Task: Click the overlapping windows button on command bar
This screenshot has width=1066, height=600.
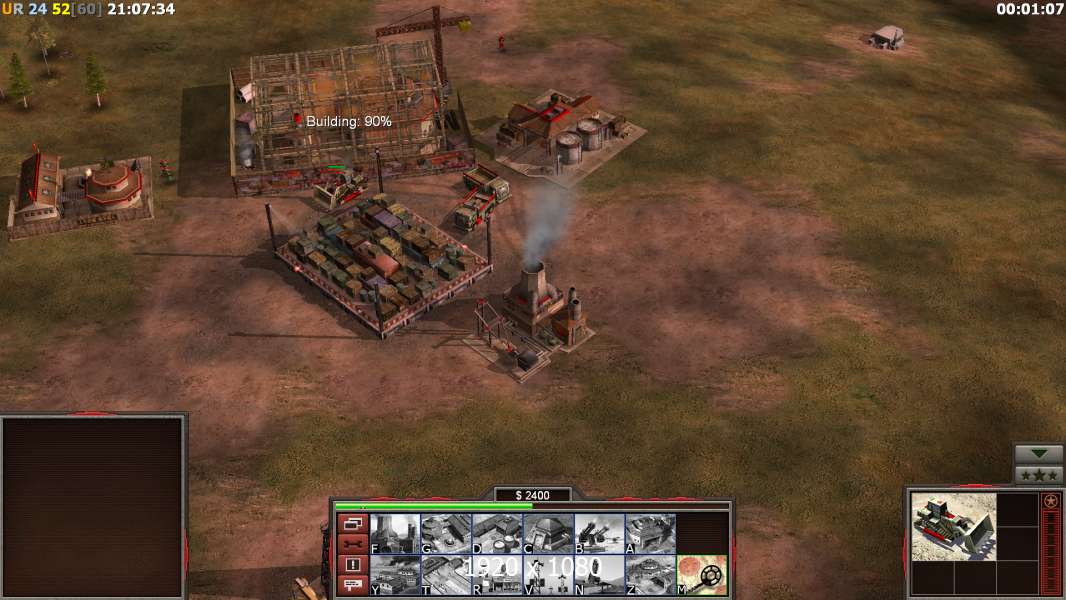Action: pos(352,523)
